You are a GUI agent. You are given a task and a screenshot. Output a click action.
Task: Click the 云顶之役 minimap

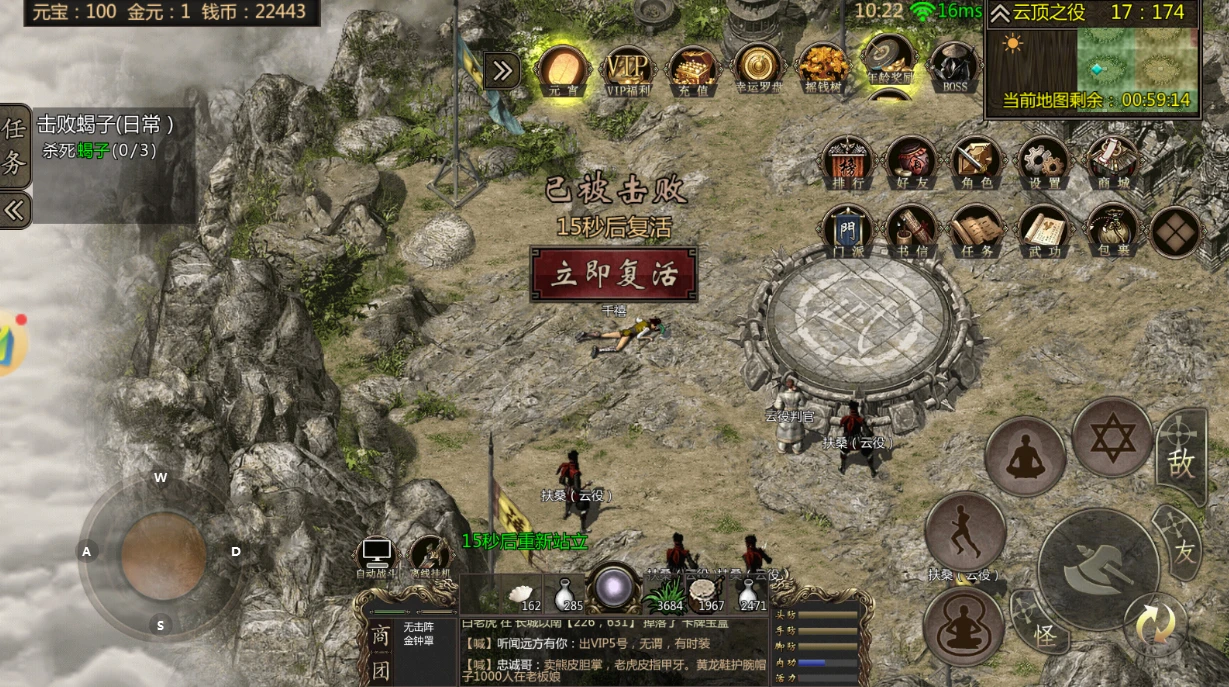(1093, 58)
